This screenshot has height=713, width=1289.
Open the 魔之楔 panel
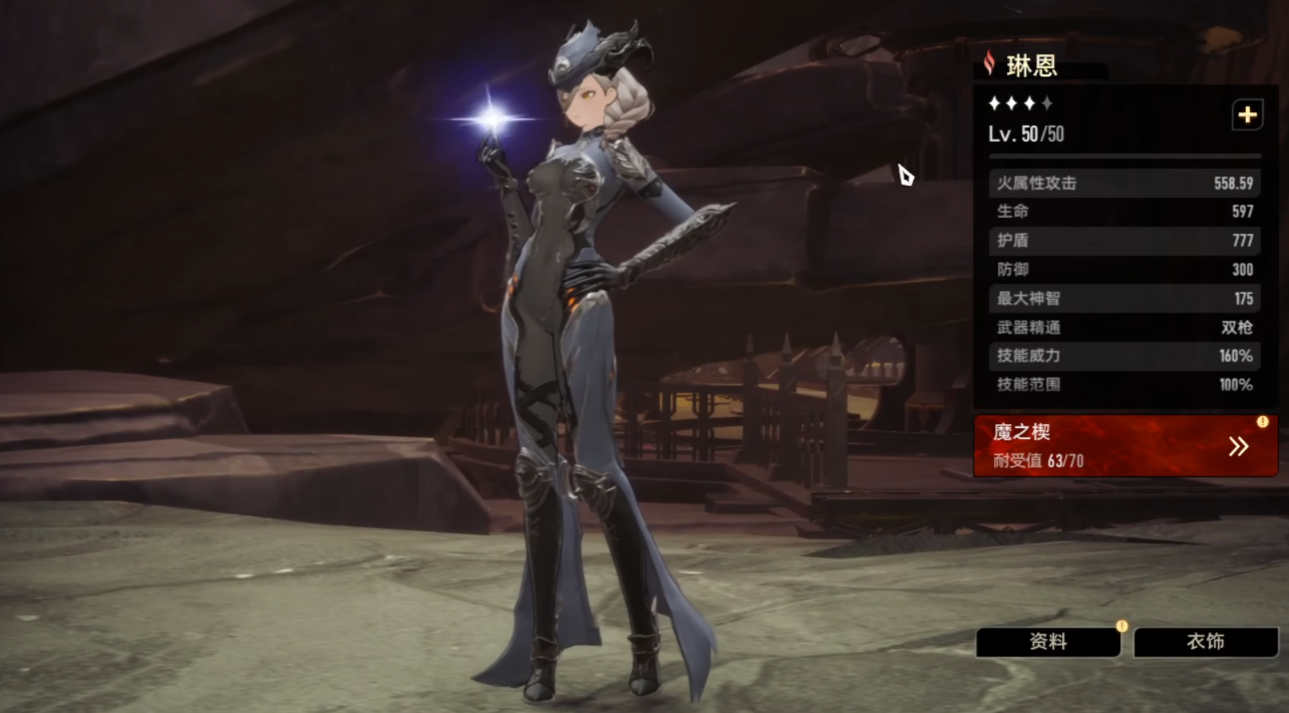tap(1125, 446)
